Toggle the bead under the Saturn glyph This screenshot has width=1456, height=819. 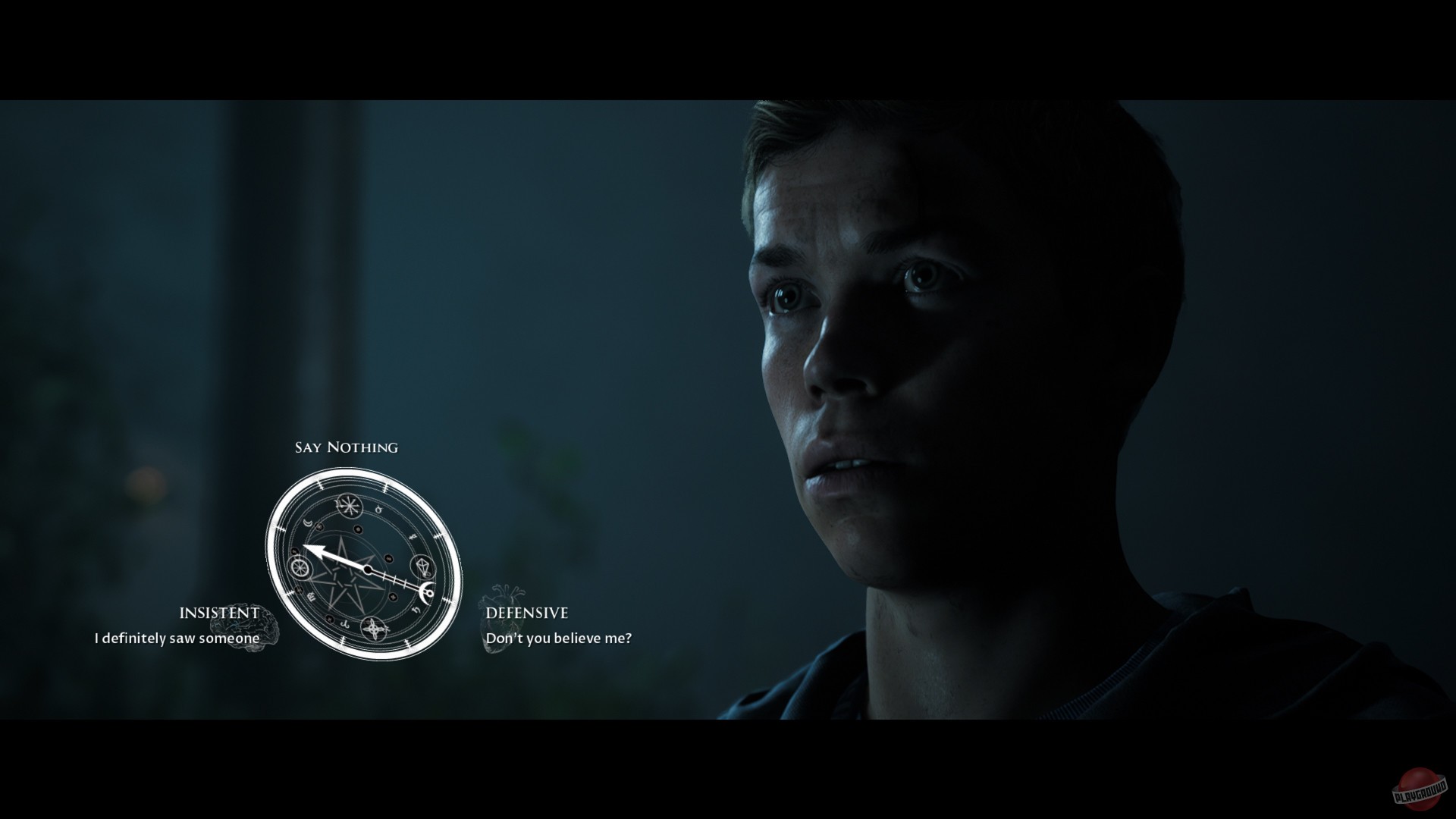tap(393, 597)
